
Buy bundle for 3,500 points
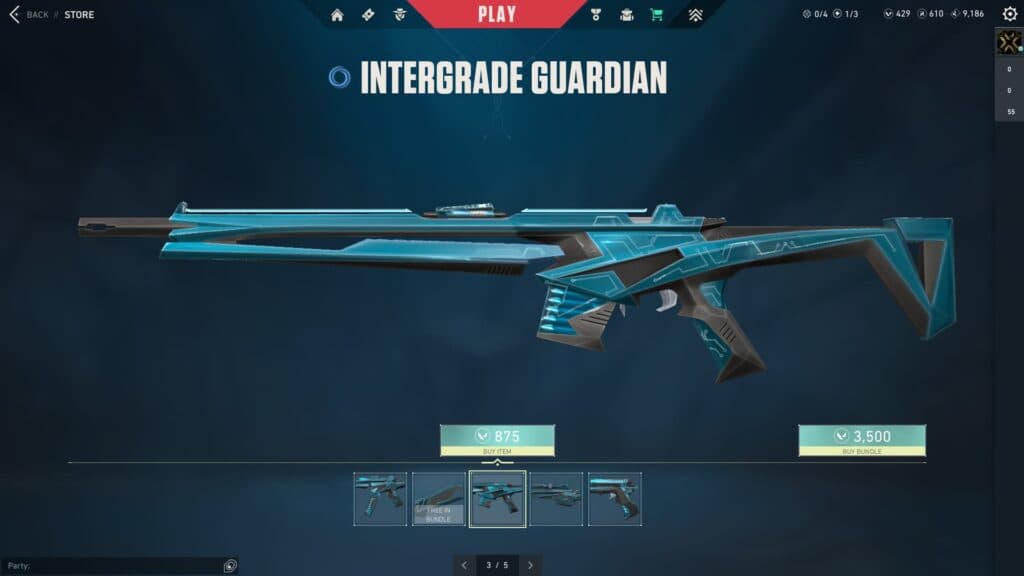[x=861, y=437]
